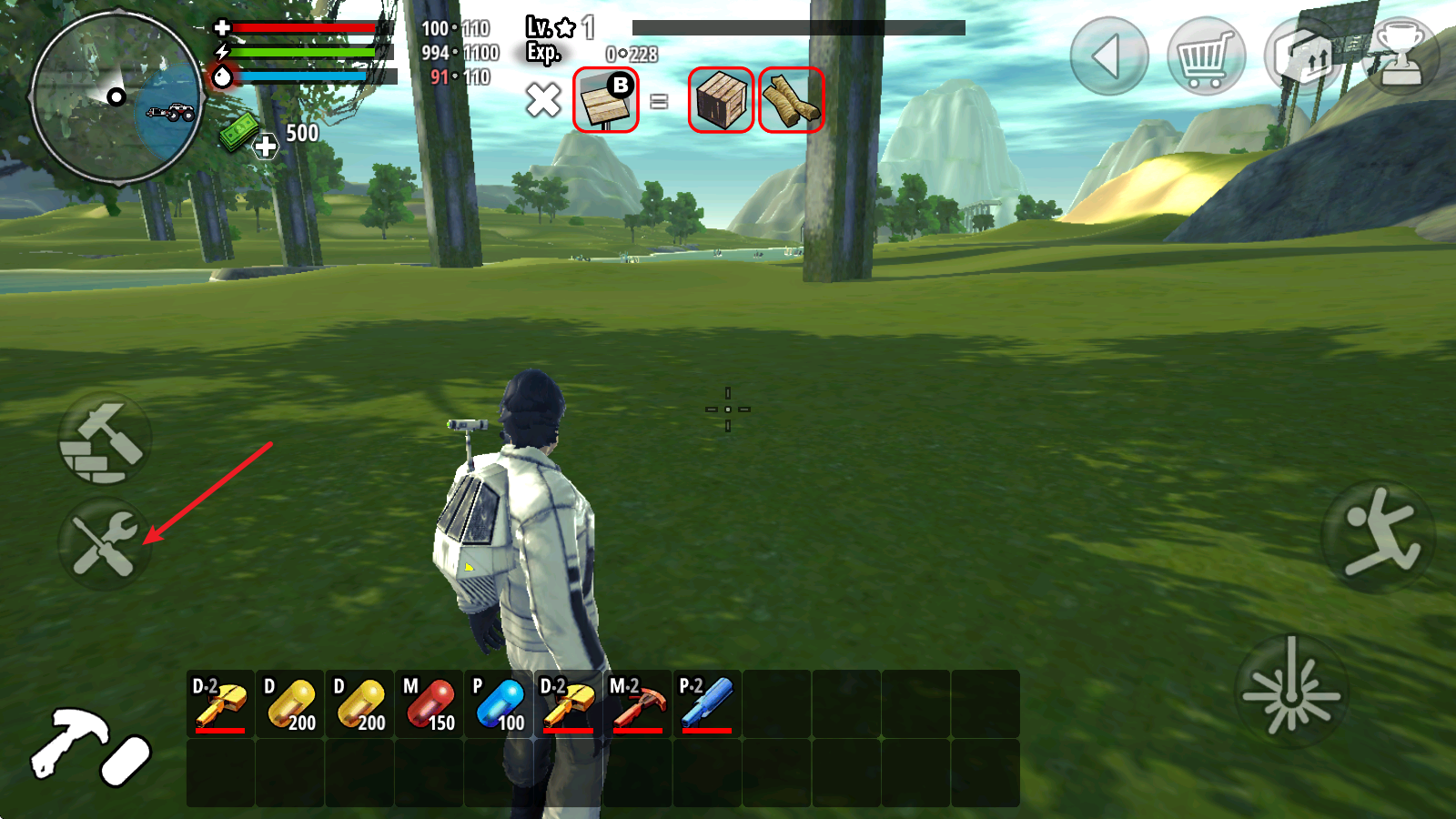The height and width of the screenshot is (819, 1456).
Task: Open the box with arrows menu
Action: [1303, 56]
